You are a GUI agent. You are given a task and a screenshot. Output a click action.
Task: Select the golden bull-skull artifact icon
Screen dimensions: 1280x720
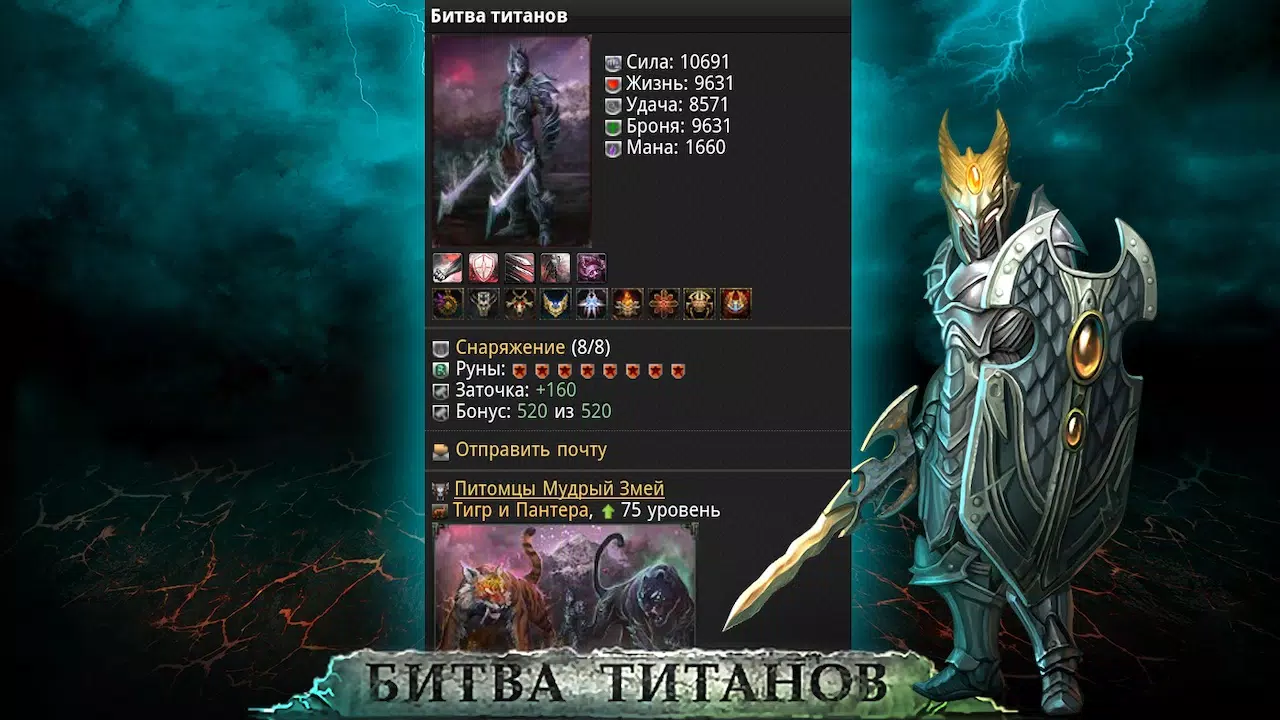(x=483, y=302)
